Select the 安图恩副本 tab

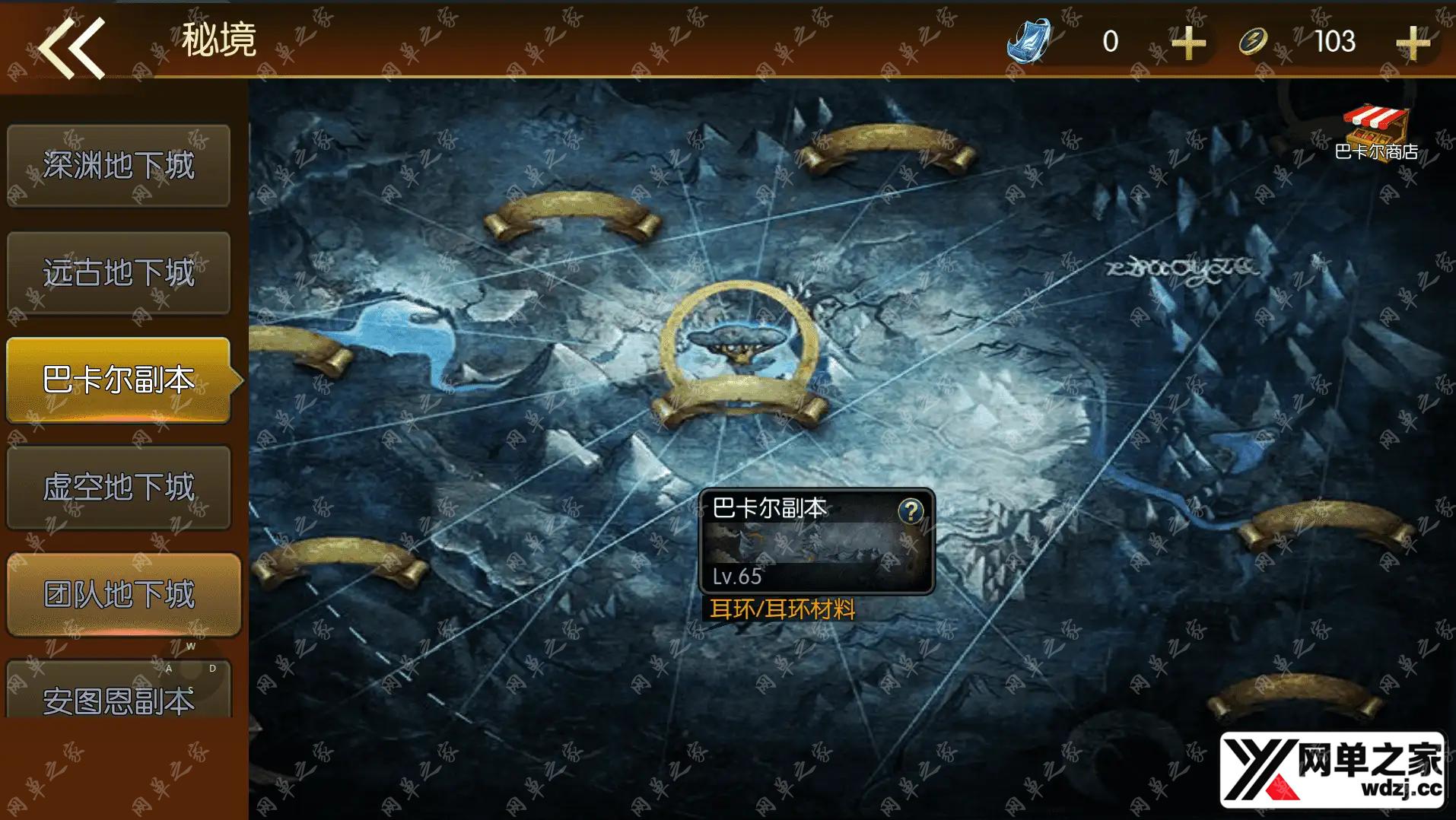[119, 695]
